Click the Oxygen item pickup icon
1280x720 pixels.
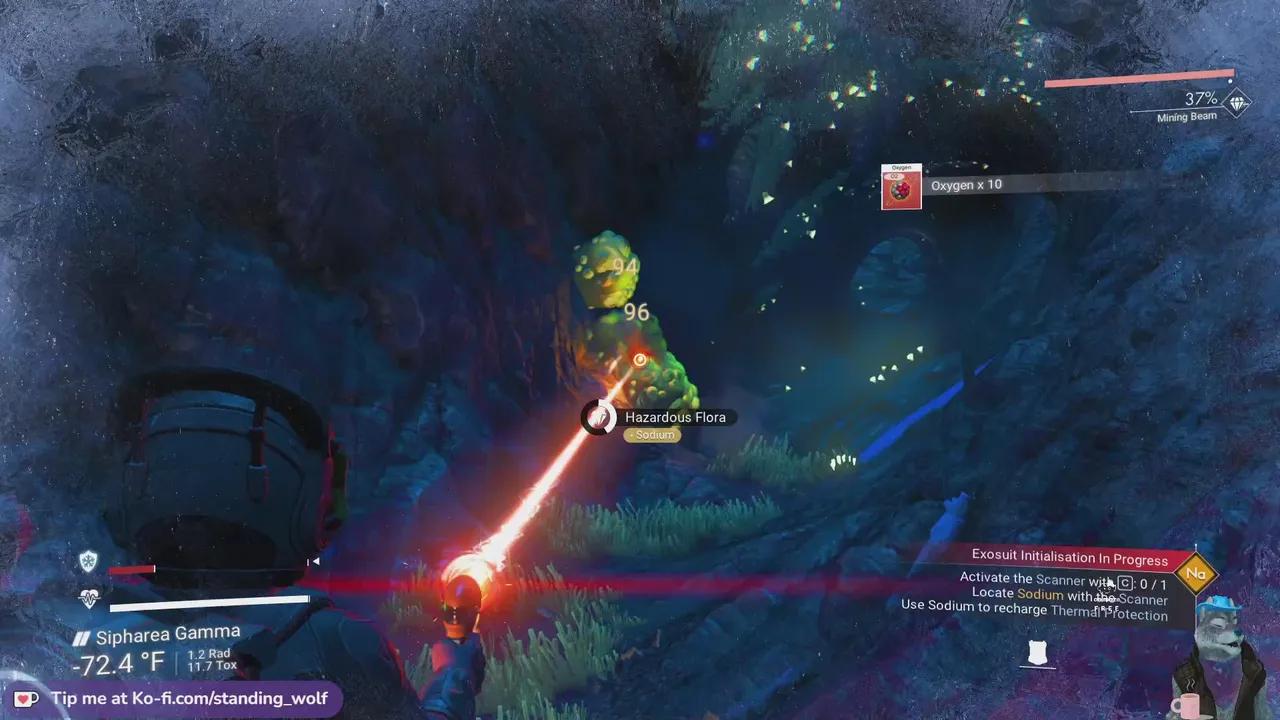point(899,186)
